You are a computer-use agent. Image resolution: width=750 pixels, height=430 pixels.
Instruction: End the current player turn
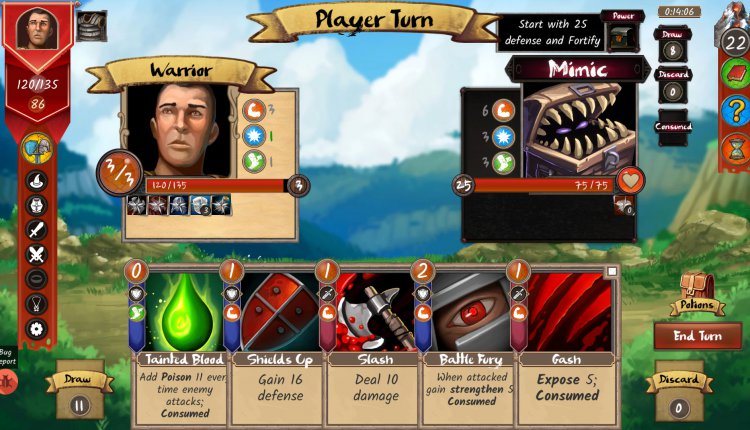698,336
